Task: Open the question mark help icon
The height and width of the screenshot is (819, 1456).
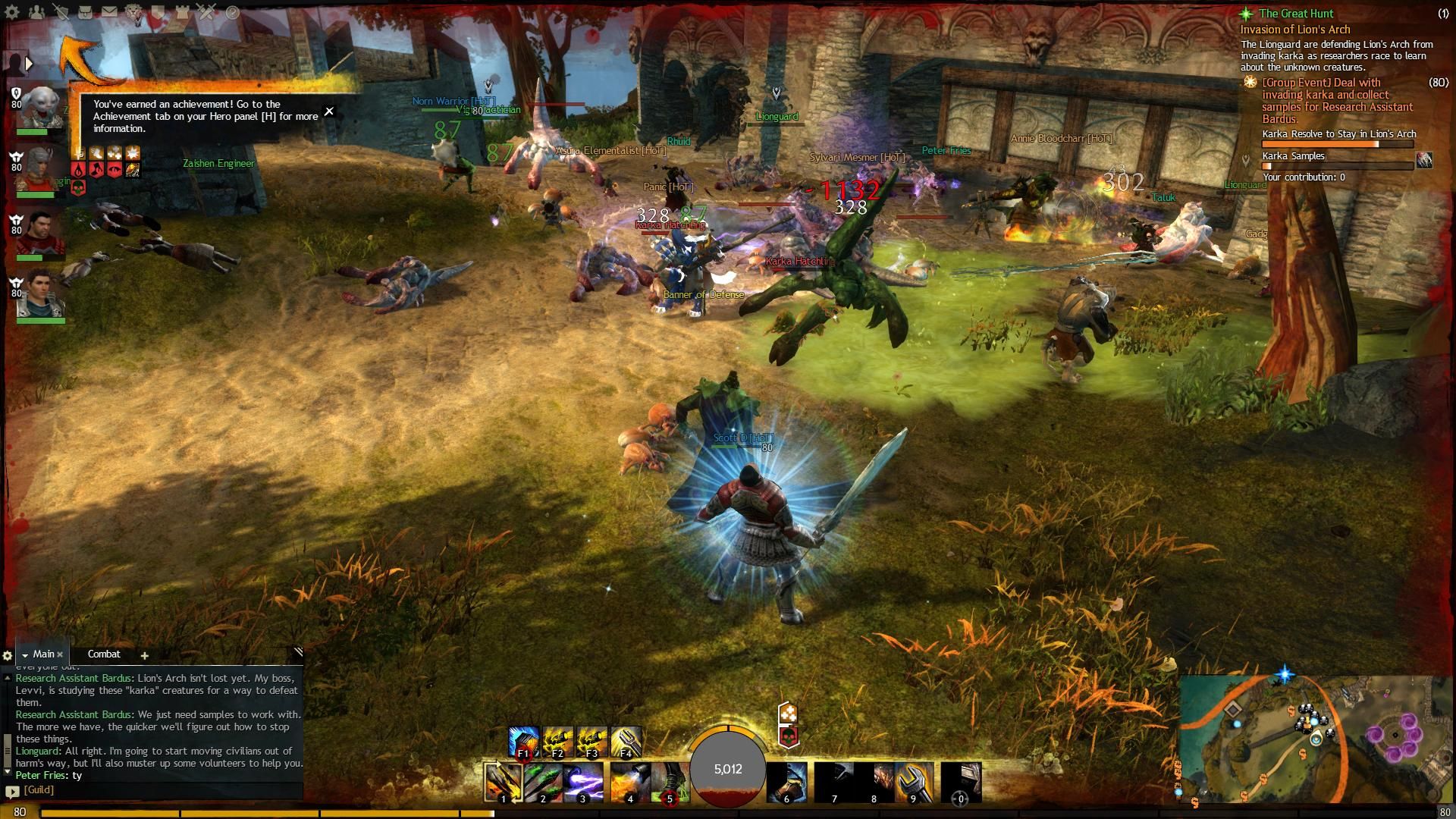Action: [x=232, y=12]
